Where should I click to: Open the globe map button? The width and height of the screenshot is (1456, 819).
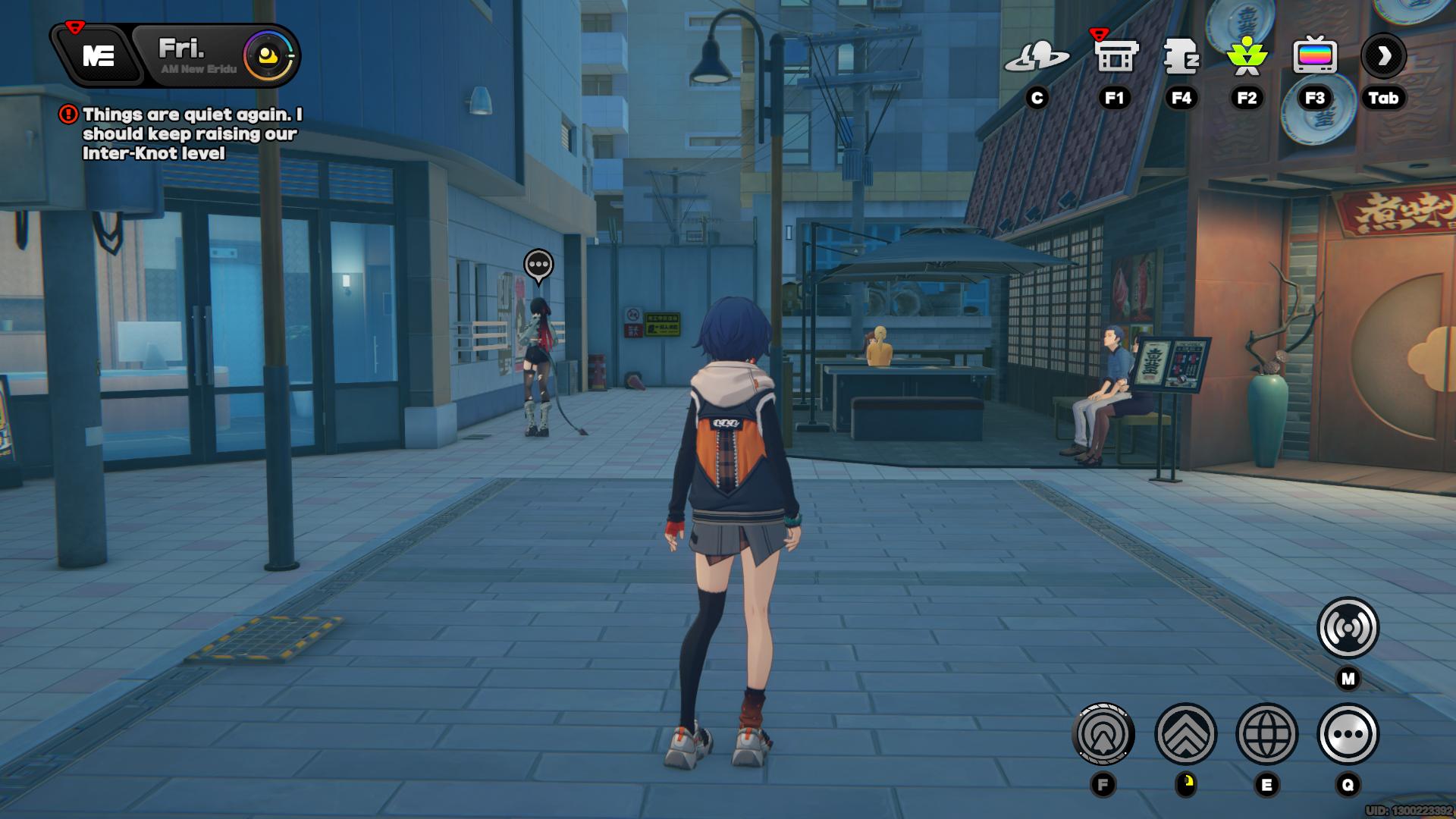point(1266,734)
